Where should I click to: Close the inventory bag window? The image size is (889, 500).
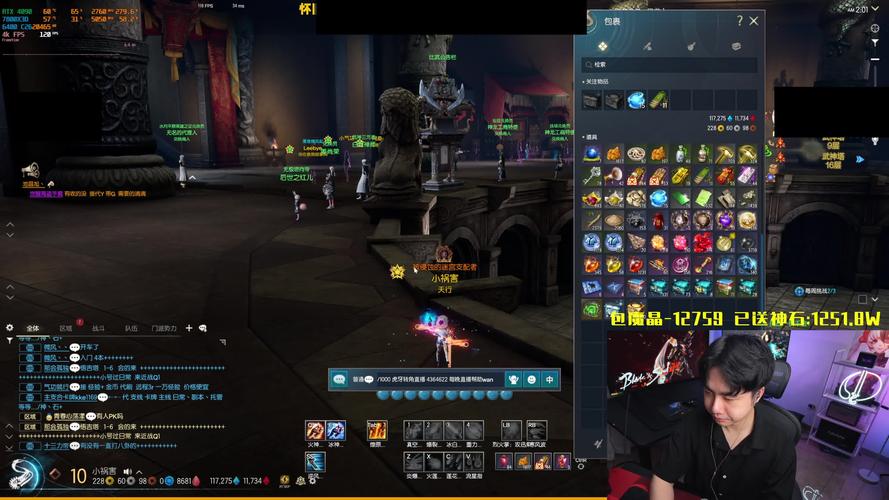[x=754, y=20]
